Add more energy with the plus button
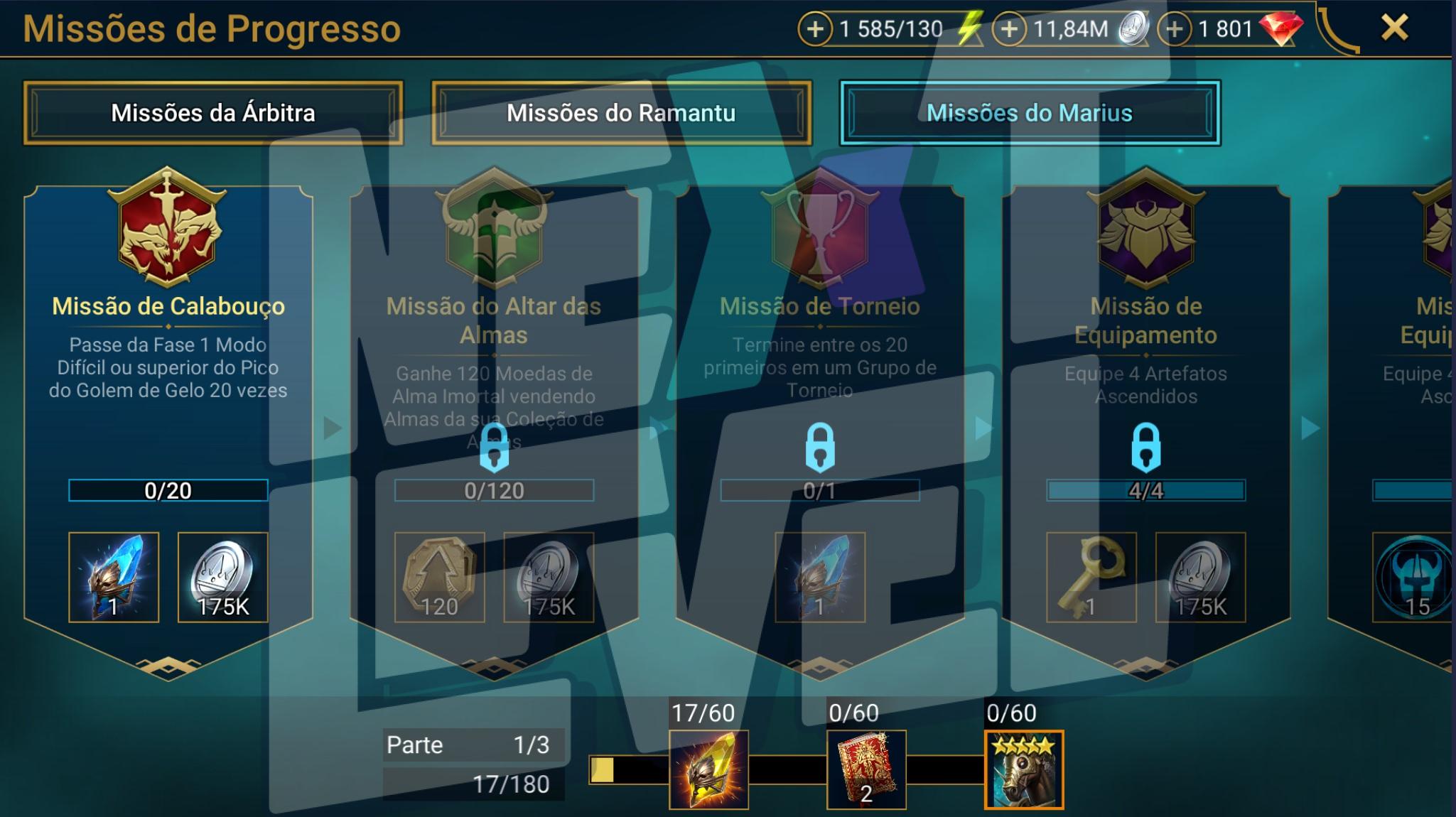Image resolution: width=1456 pixels, height=817 pixels. (815, 29)
